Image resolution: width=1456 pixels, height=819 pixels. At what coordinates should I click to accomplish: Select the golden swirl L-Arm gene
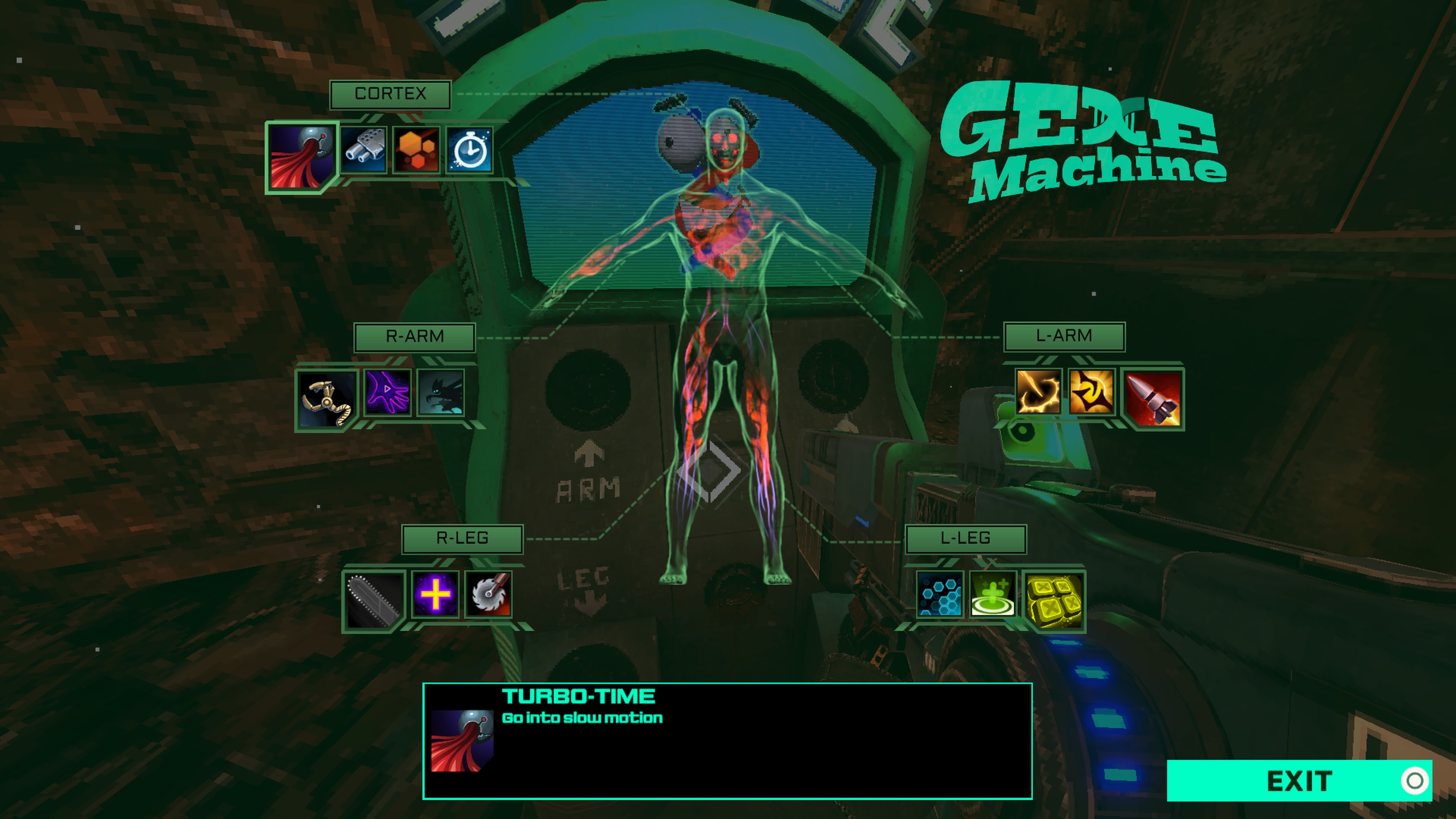point(1091,392)
